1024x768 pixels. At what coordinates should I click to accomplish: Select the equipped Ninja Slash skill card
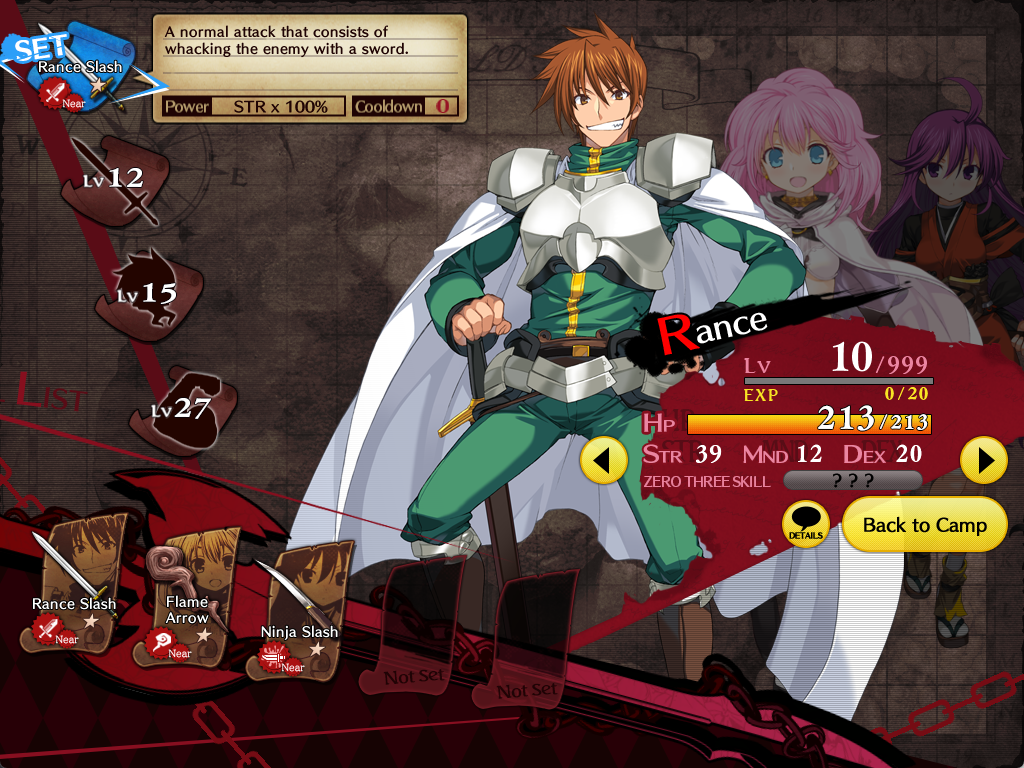coord(298,610)
